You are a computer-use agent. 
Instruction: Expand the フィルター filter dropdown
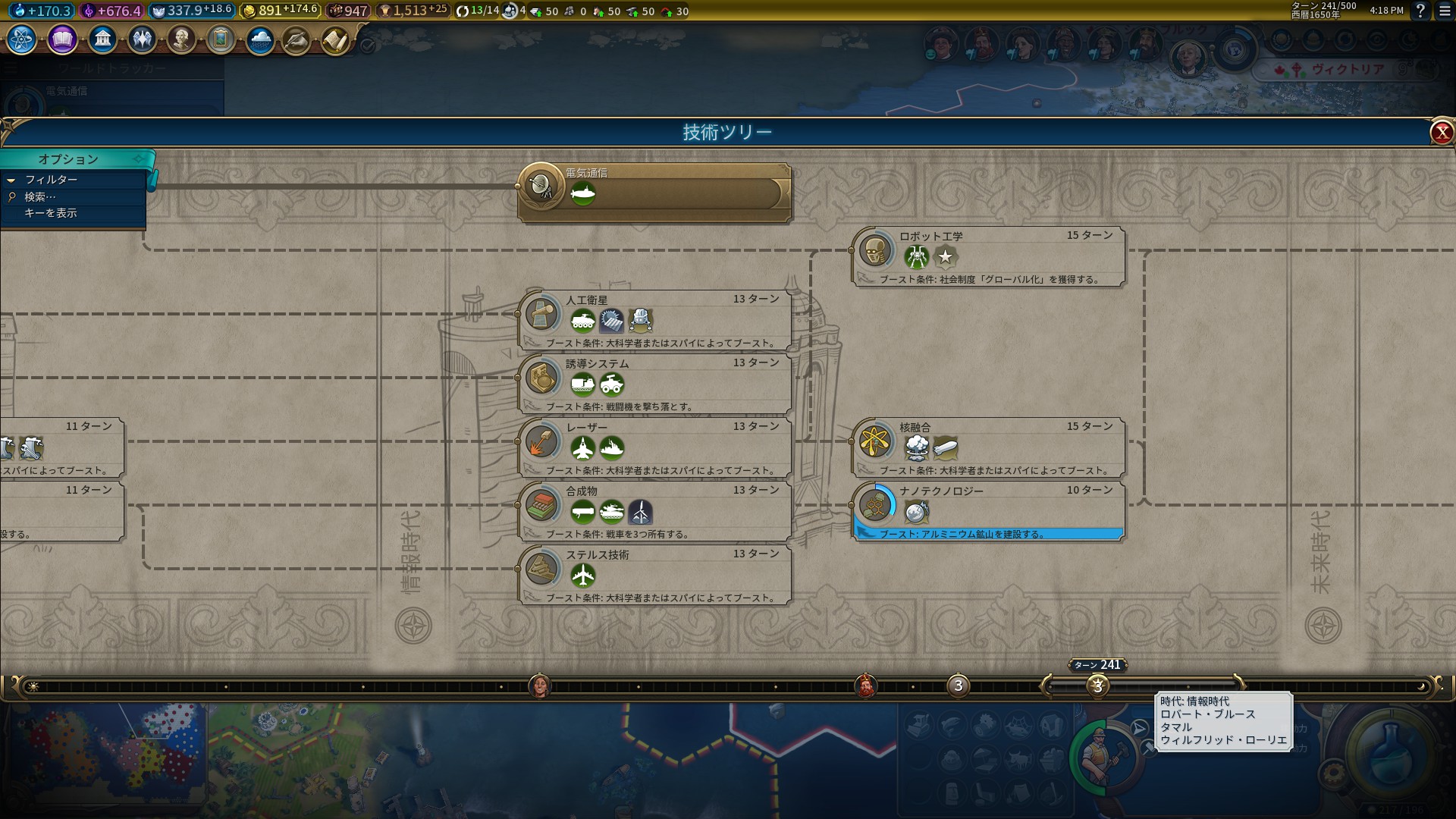pos(51,180)
